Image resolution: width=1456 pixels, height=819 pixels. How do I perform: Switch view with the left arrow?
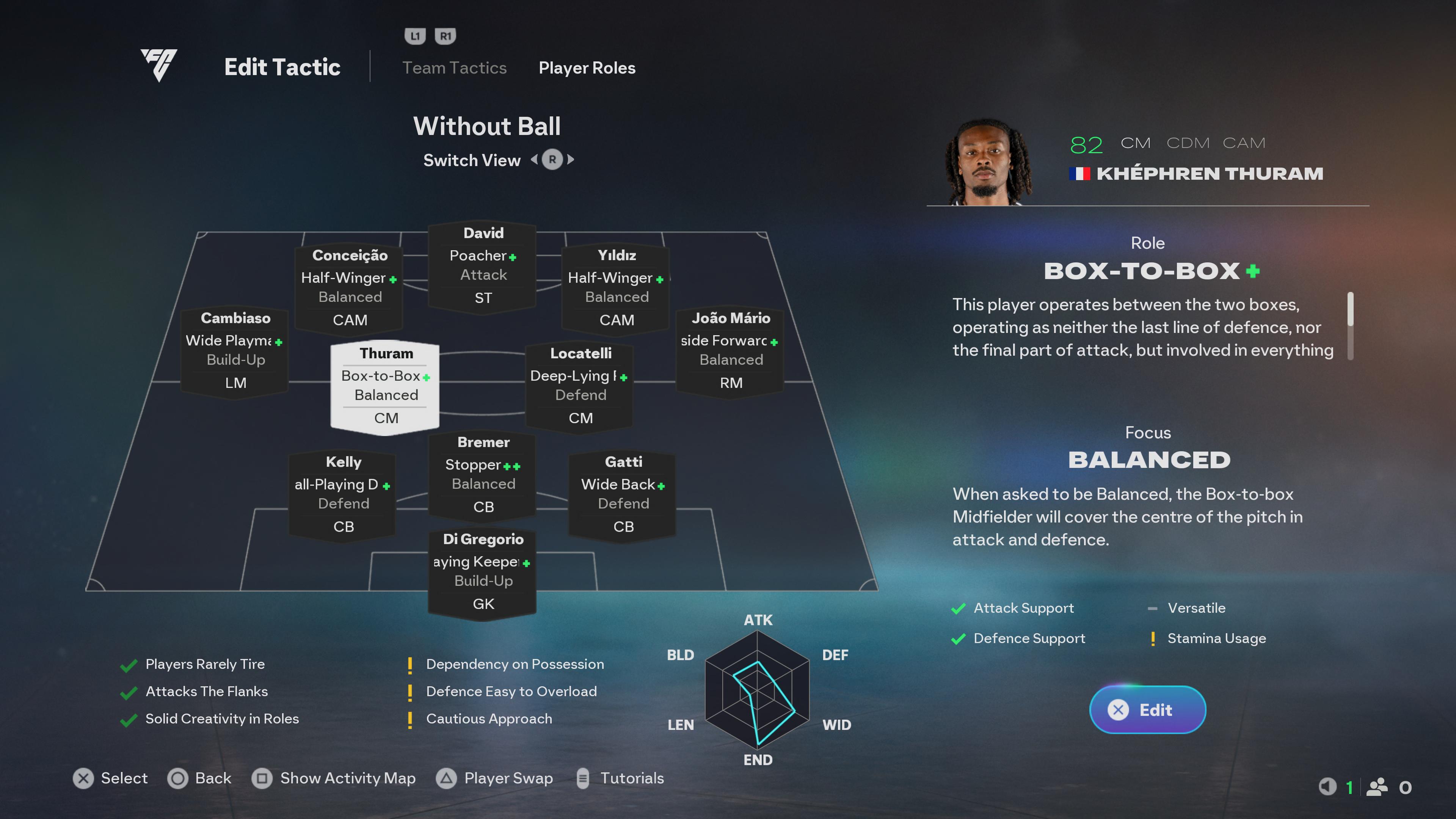tap(534, 160)
